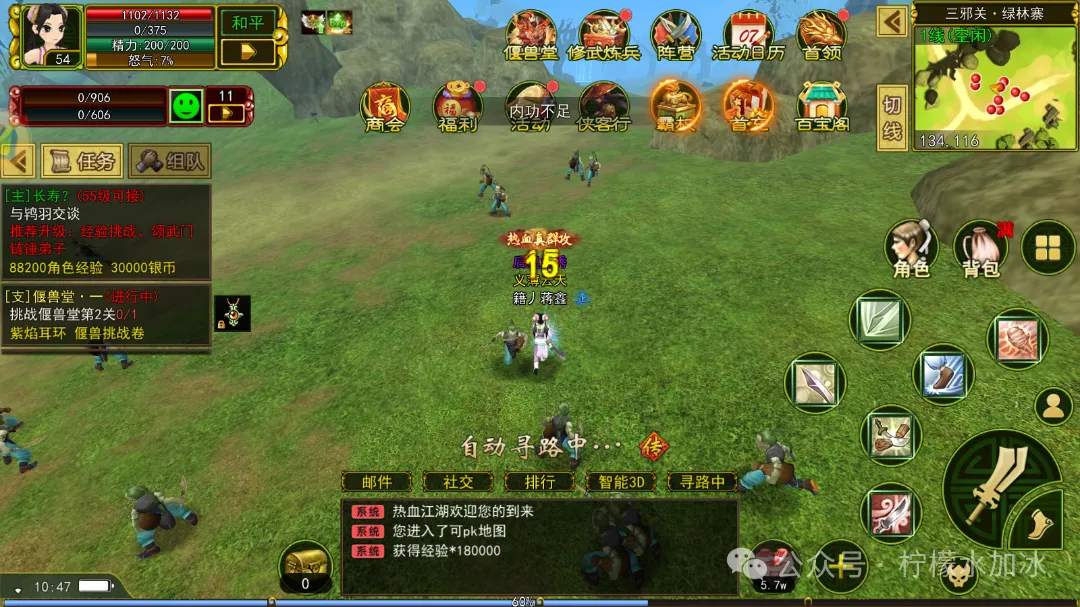Open the 福利 rewards menu
This screenshot has width=1080, height=607.
(457, 106)
